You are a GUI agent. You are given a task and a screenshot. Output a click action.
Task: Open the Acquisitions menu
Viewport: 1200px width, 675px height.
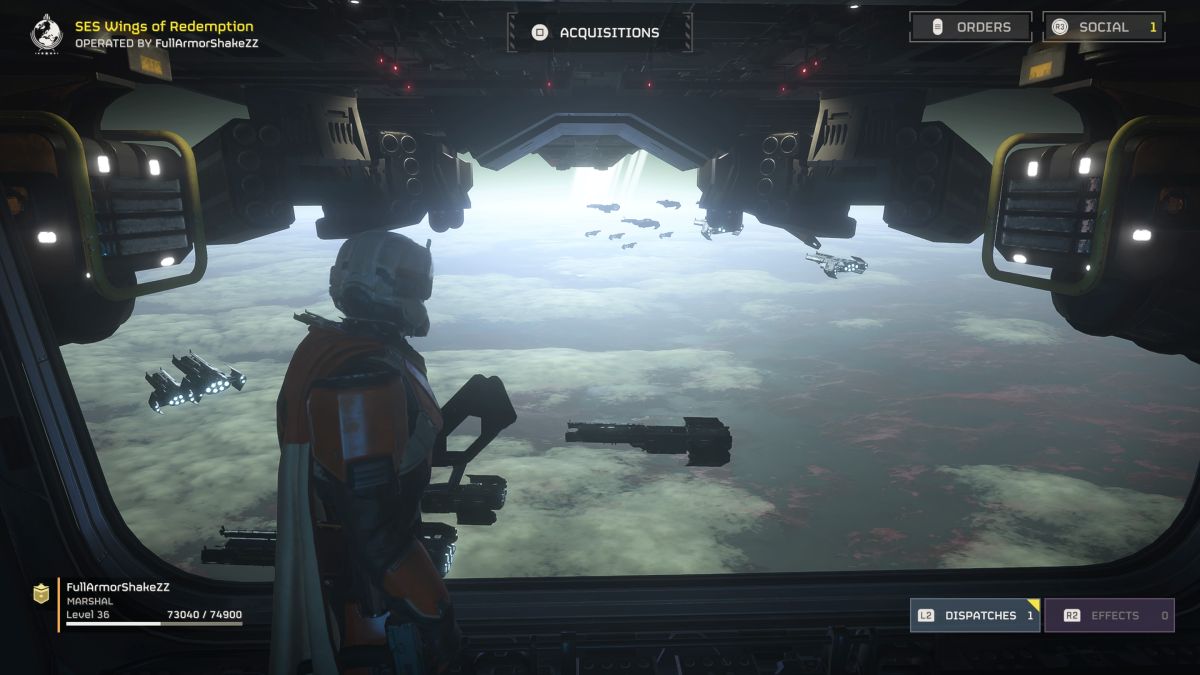(598, 33)
